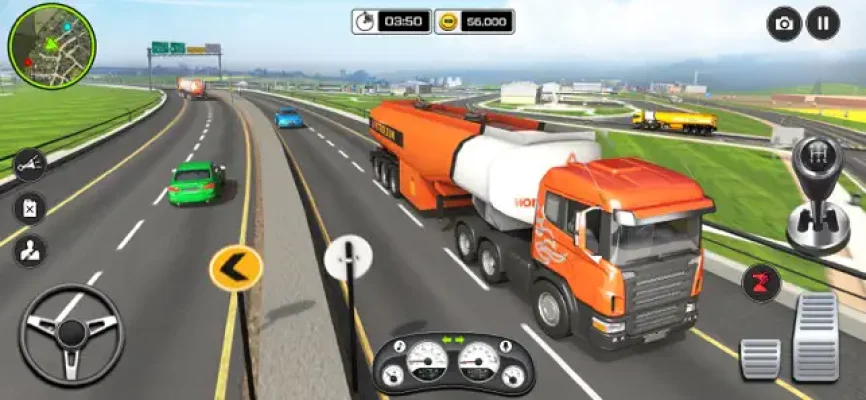Viewport: 866px width, 400px height.
Task: Click the driver seat belt icon
Action: pos(29,250)
